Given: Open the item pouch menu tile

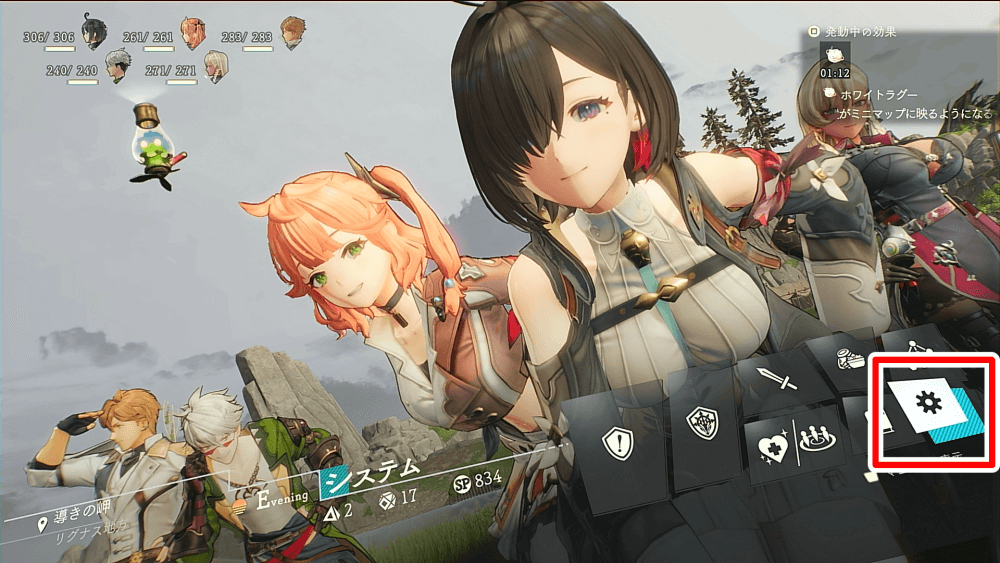Looking at the screenshot, I should tap(850, 362).
